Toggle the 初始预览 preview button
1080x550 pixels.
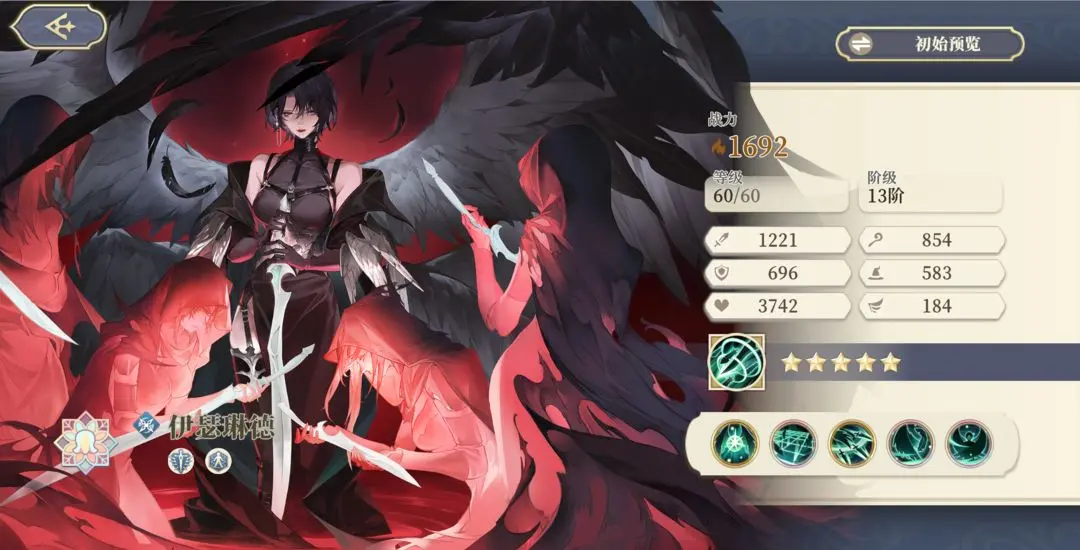[930, 44]
